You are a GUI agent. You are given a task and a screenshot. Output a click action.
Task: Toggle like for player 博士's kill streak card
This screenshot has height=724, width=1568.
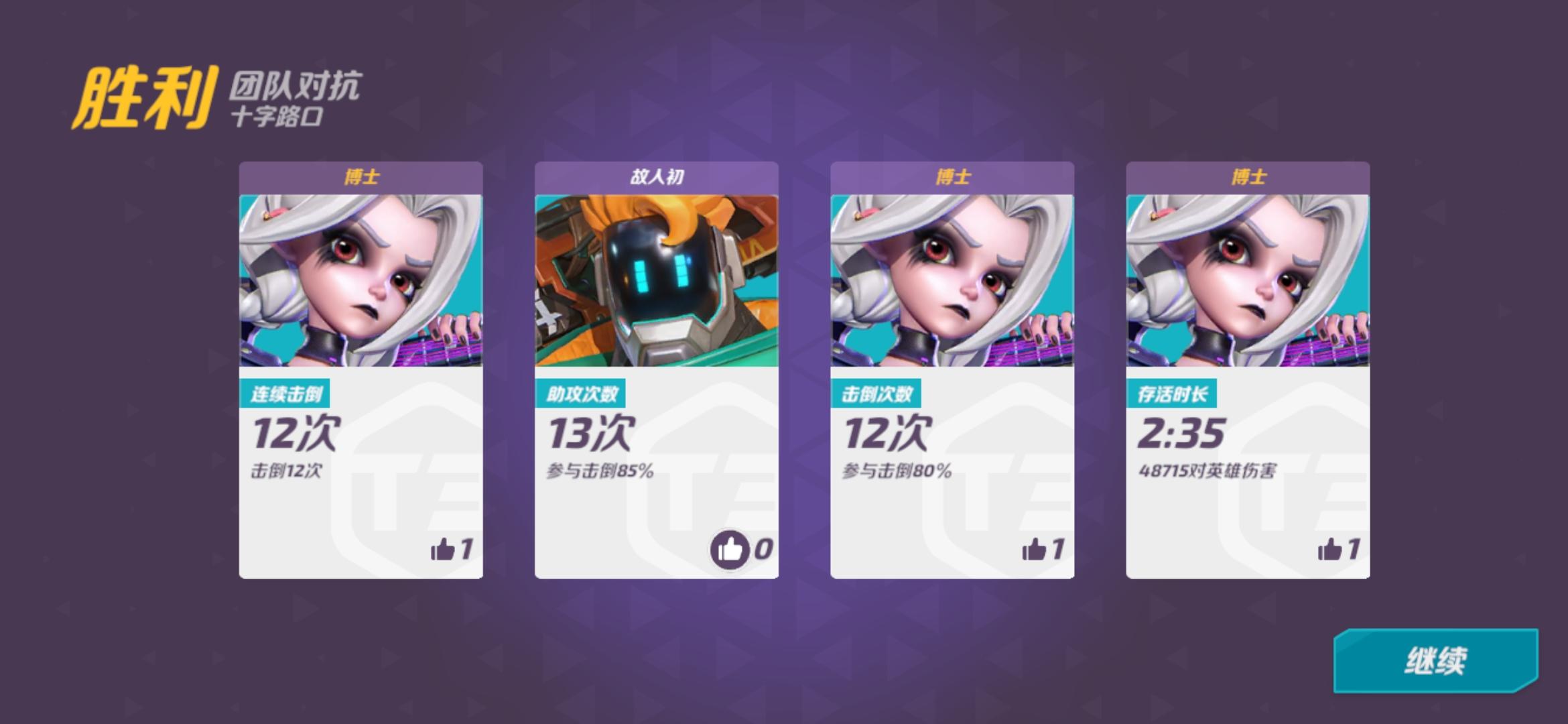pos(443,551)
